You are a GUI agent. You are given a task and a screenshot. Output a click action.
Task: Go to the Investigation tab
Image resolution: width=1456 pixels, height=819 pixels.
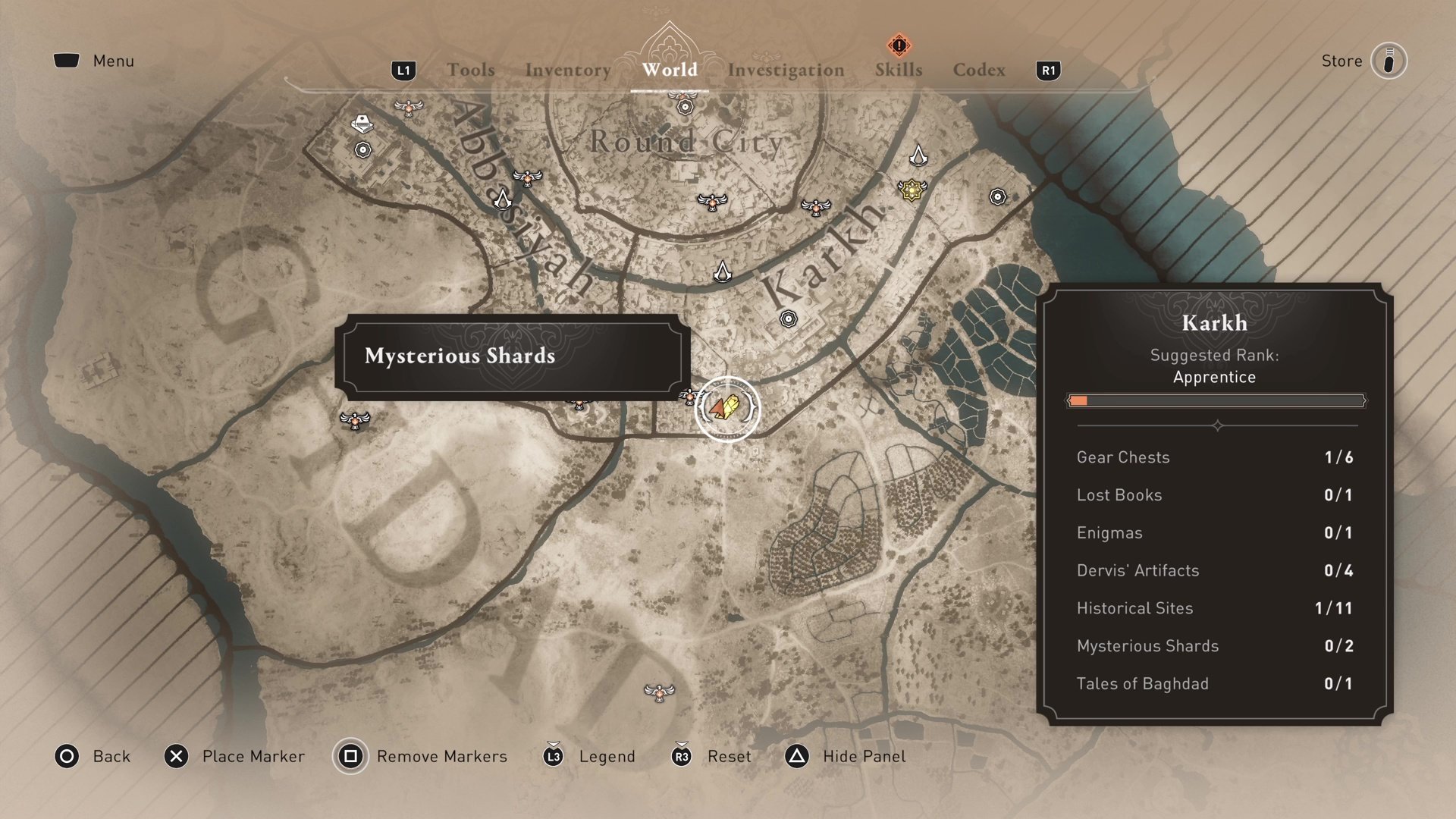point(786,70)
